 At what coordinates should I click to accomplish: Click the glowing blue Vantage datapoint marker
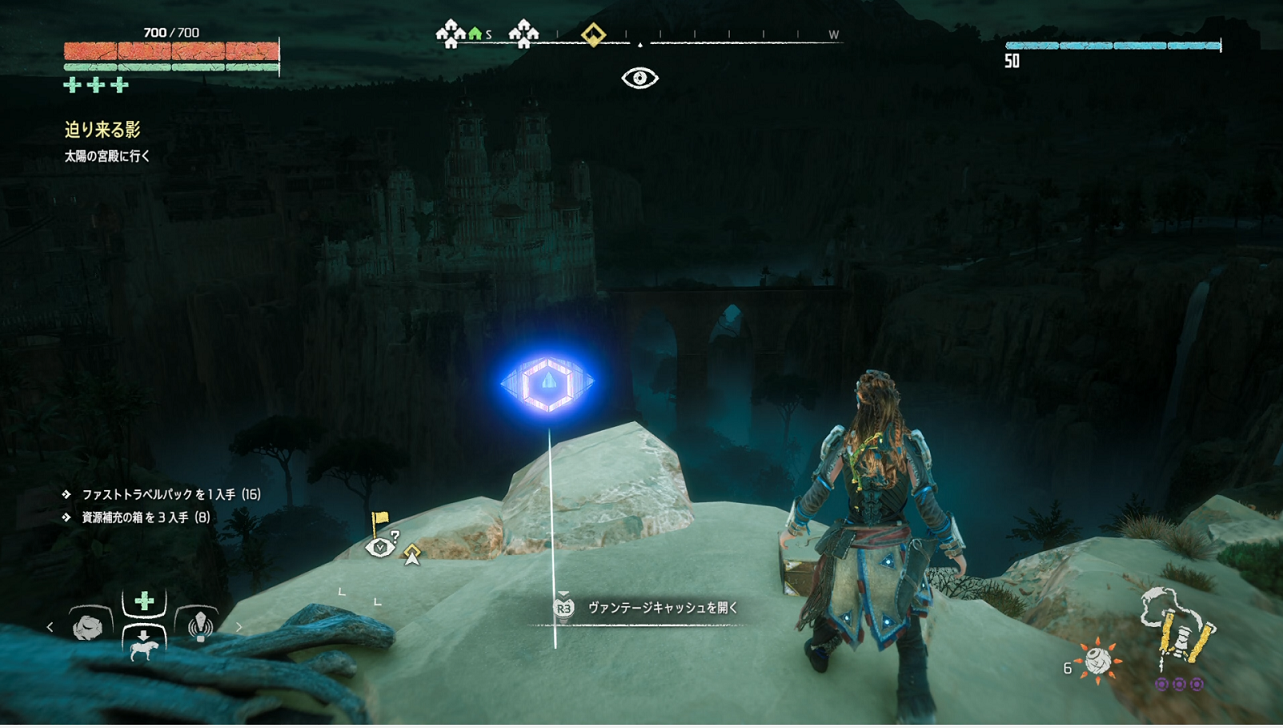click(547, 382)
